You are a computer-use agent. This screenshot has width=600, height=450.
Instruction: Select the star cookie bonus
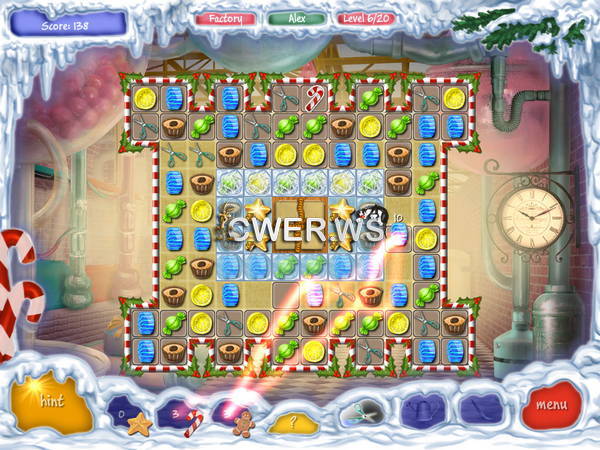[x=140, y=425]
